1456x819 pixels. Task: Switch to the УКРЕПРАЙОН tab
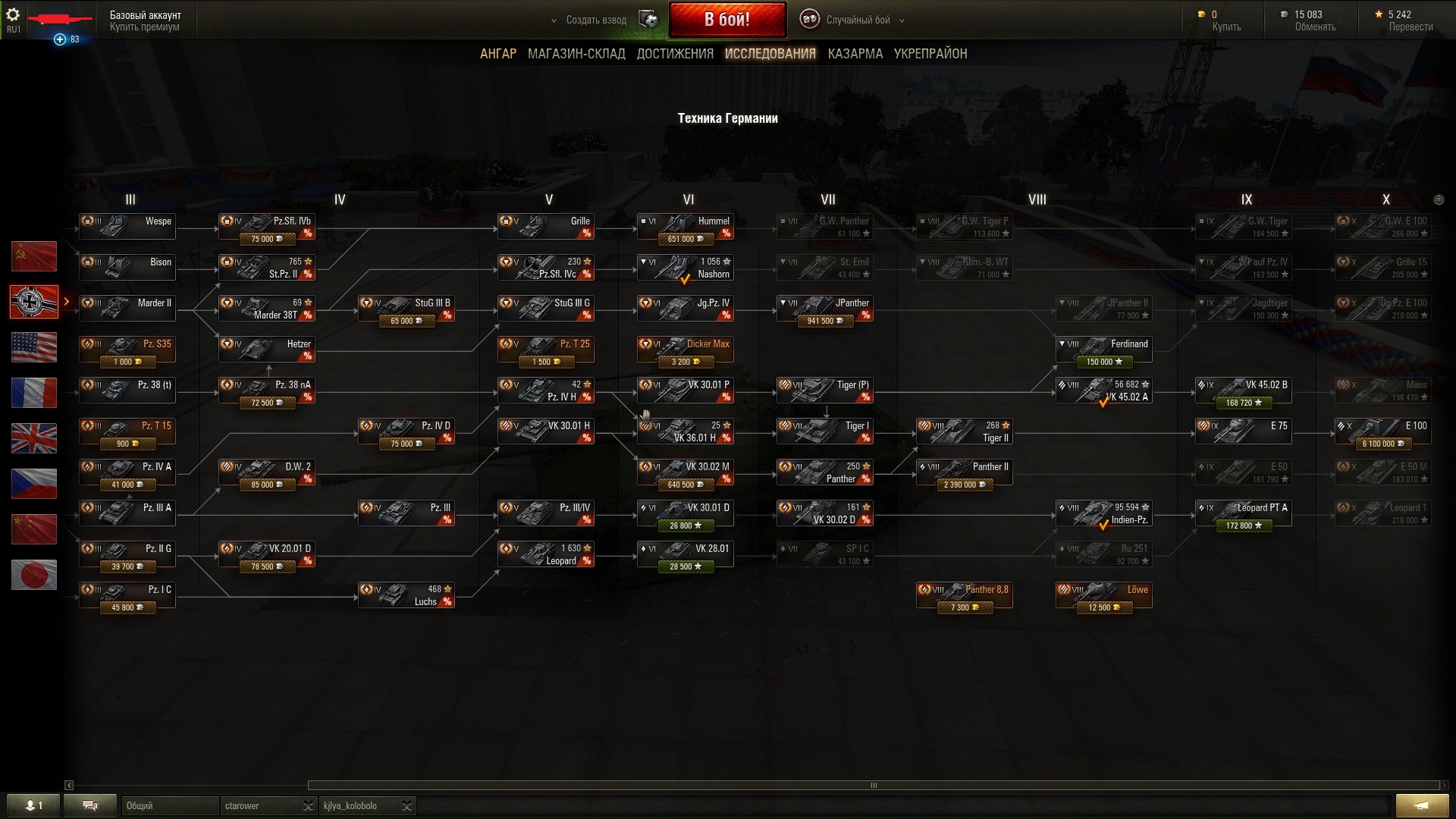pos(930,54)
